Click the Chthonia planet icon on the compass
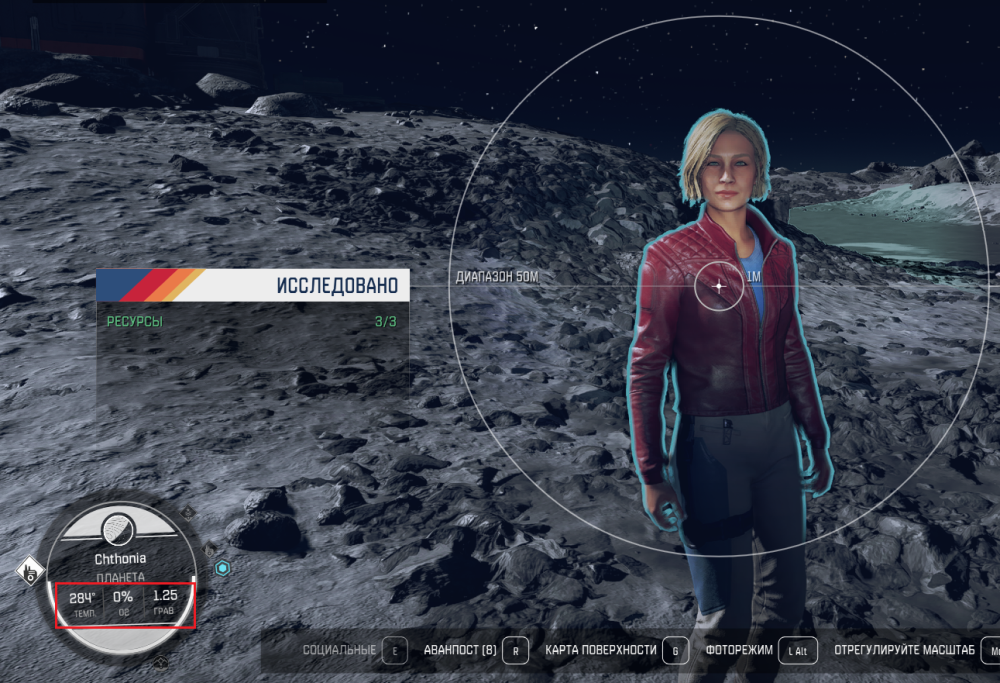The height and width of the screenshot is (683, 1000). pos(117,524)
